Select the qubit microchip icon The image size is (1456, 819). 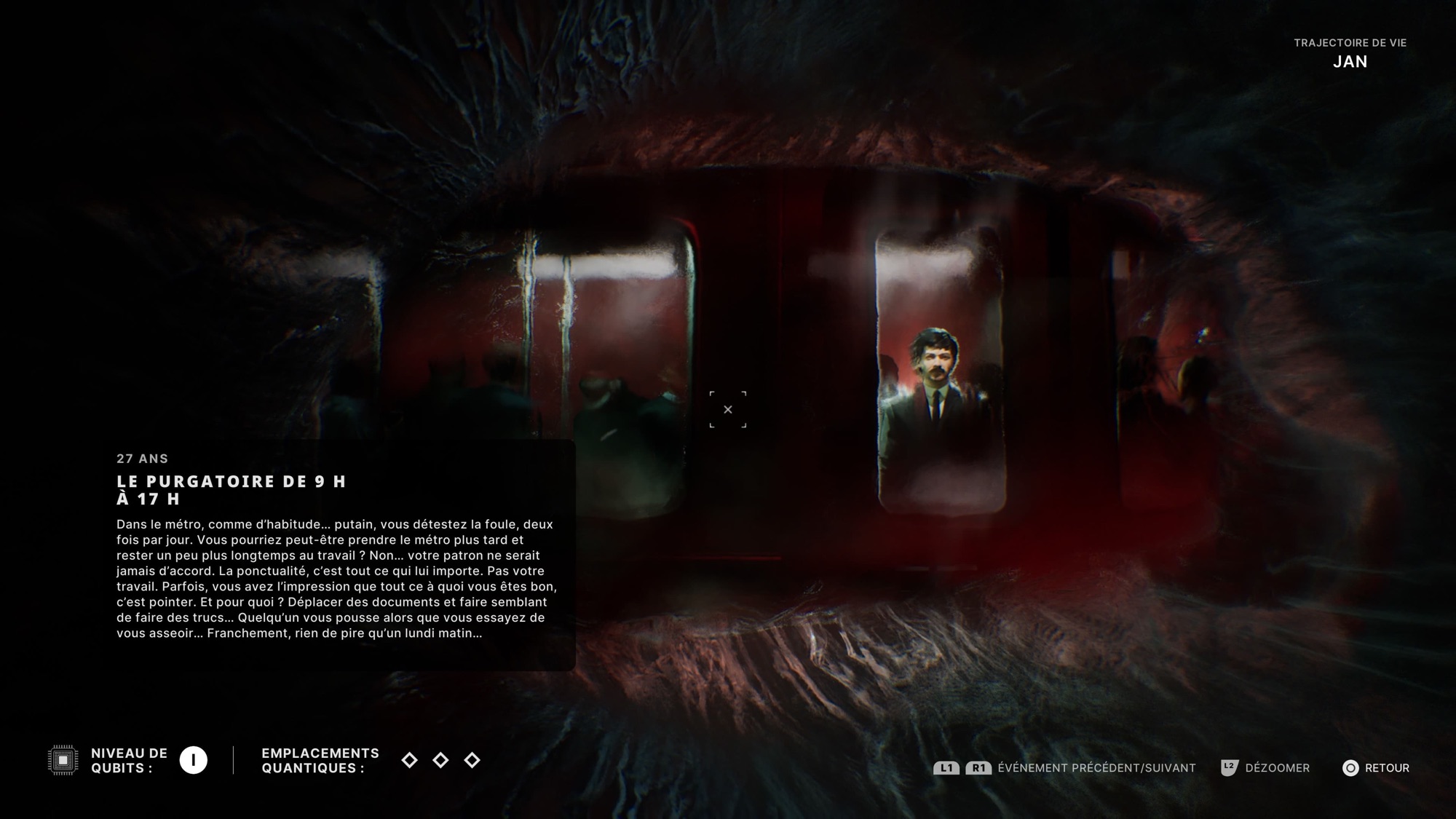(62, 761)
